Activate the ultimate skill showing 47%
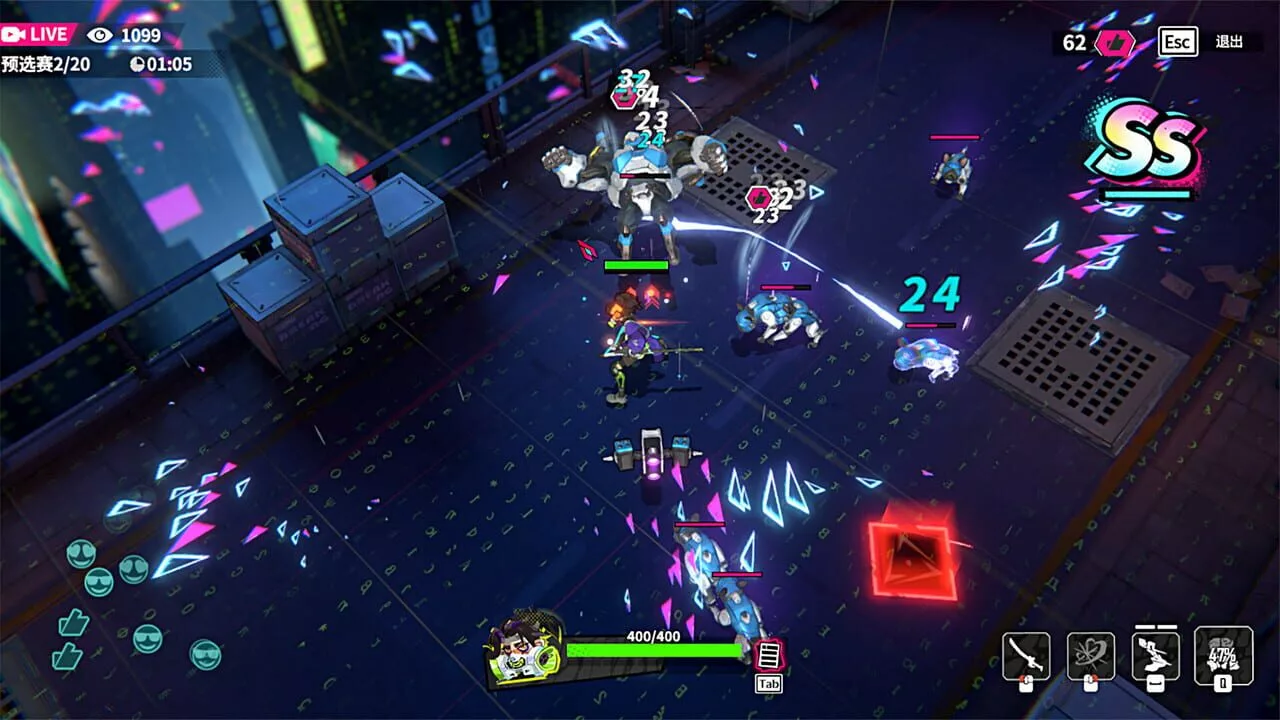The width and height of the screenshot is (1280, 720). pos(1223,656)
